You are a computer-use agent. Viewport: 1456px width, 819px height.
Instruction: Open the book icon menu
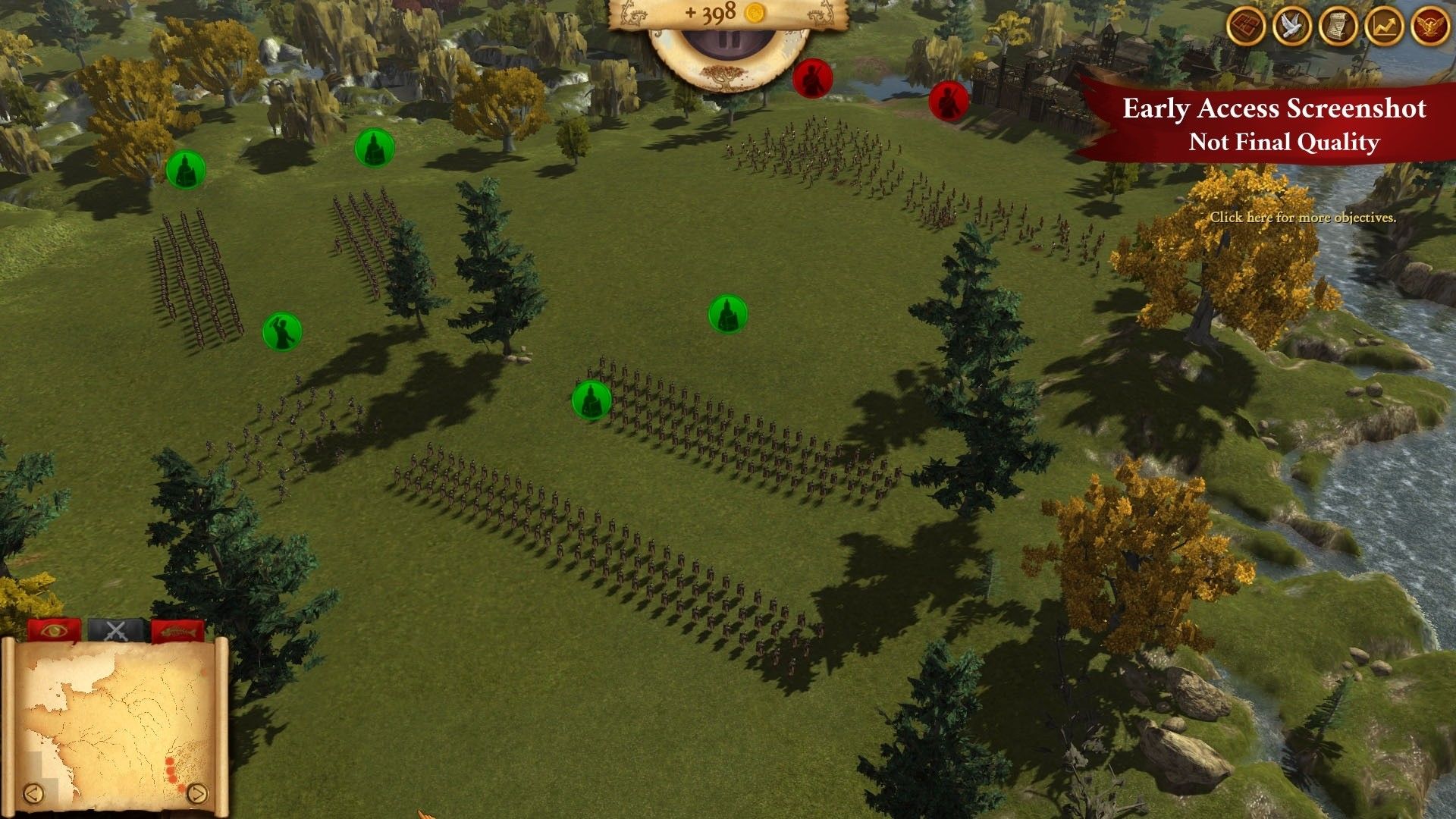click(1247, 27)
